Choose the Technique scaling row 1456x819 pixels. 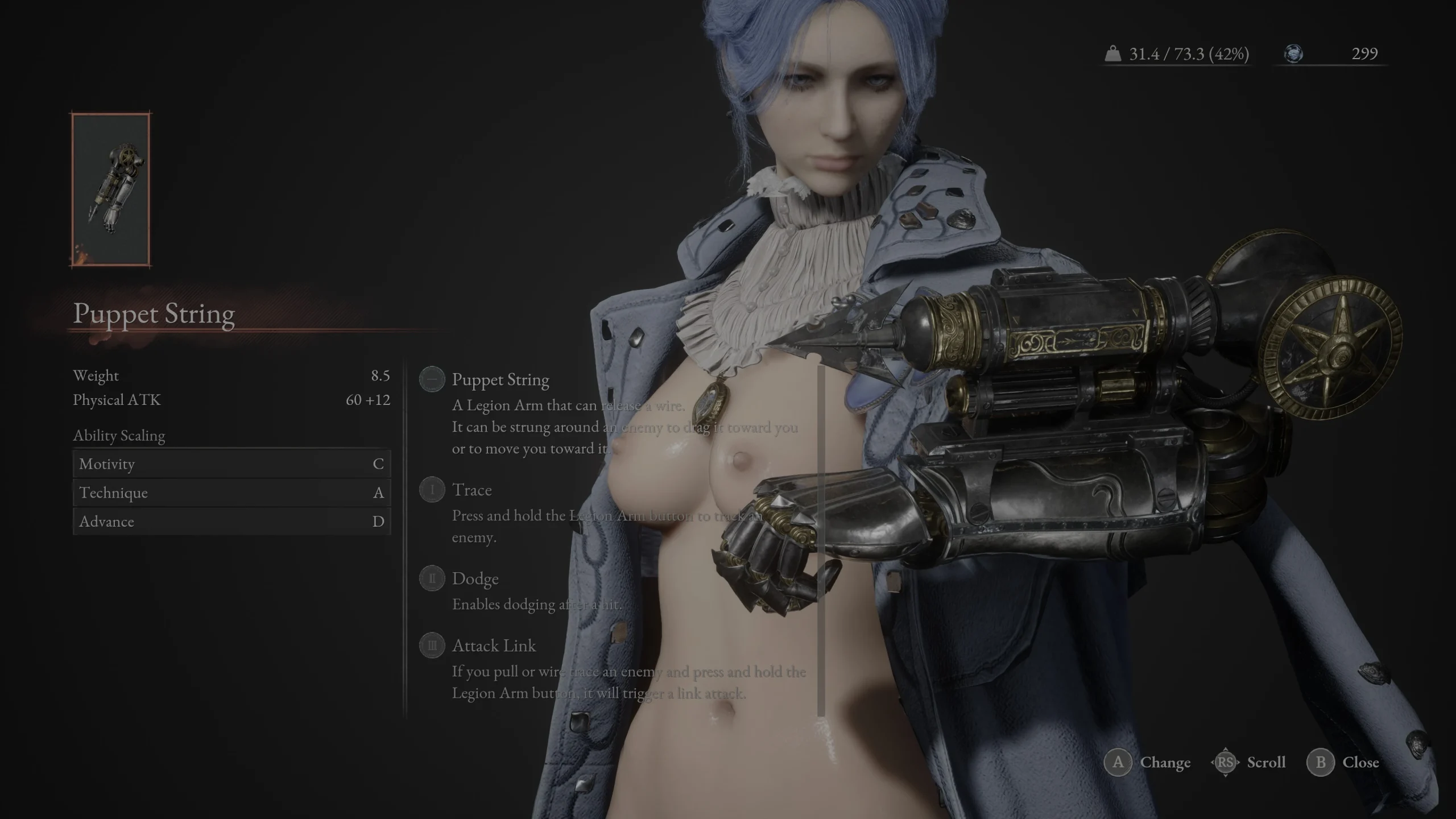(231, 493)
